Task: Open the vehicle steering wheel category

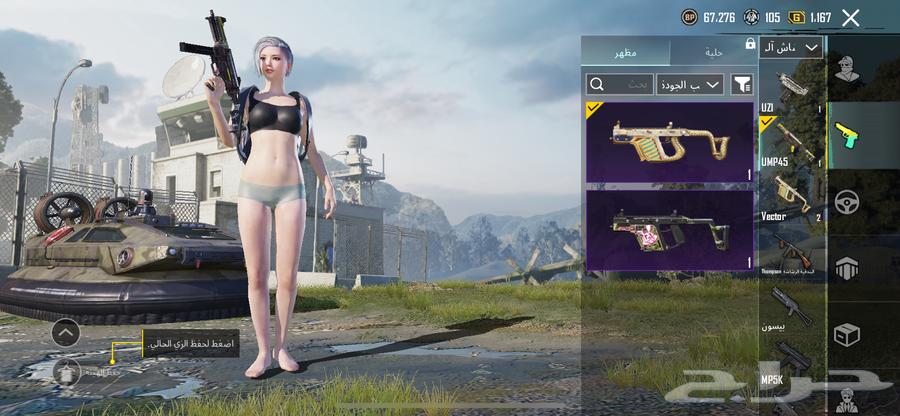Action: [848, 201]
